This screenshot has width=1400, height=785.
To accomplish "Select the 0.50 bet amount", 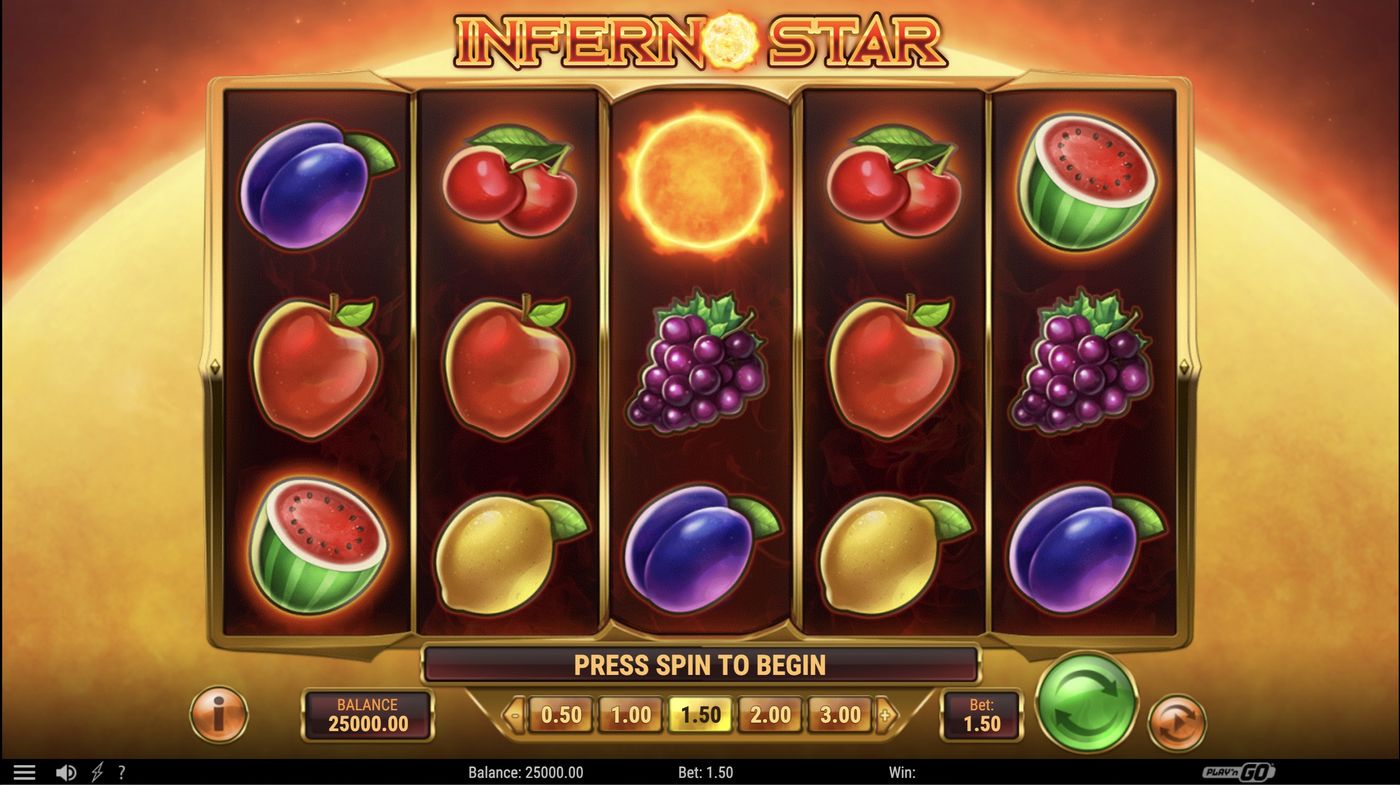I will (559, 715).
